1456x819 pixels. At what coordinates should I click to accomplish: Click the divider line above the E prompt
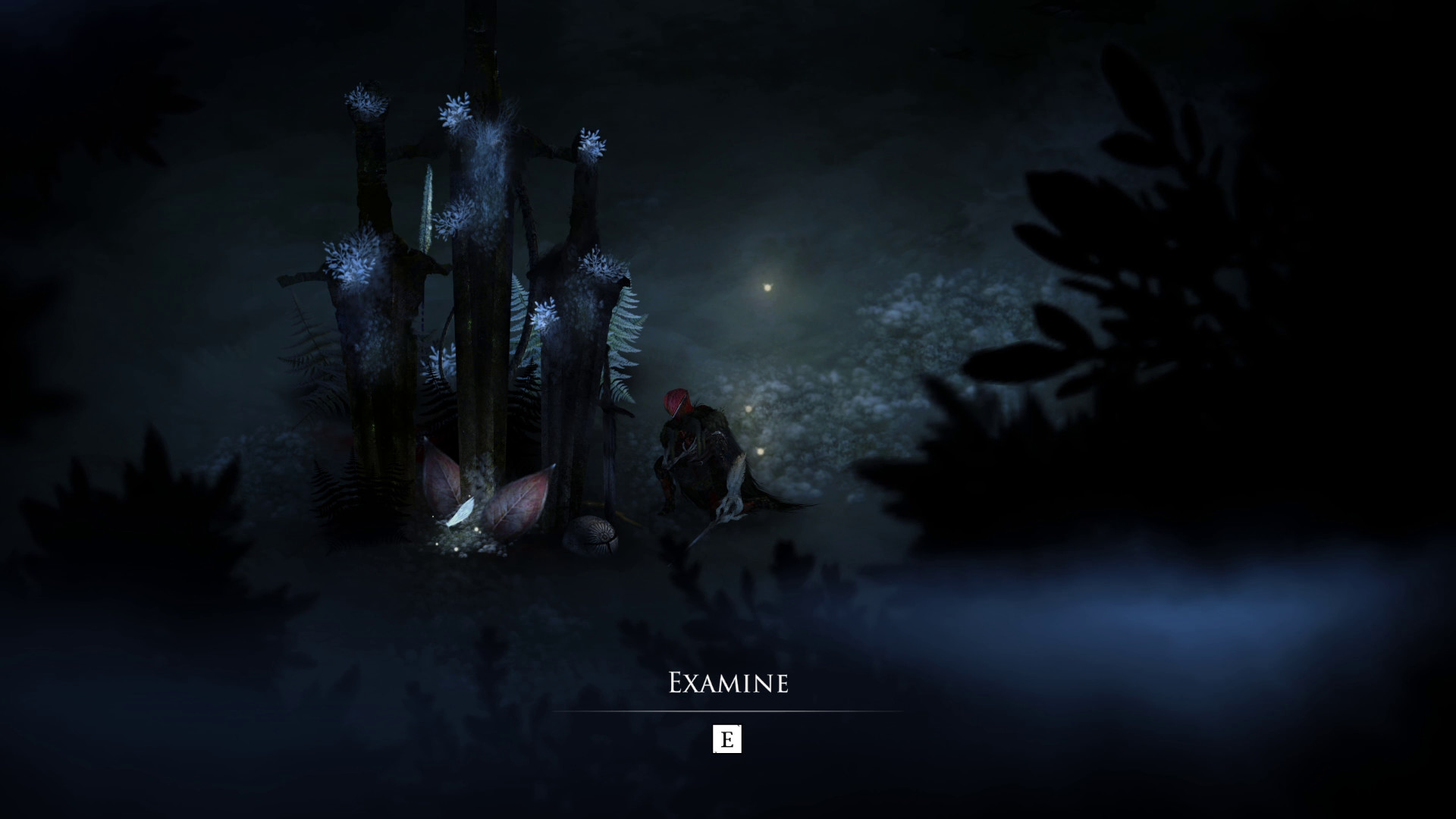tap(726, 713)
